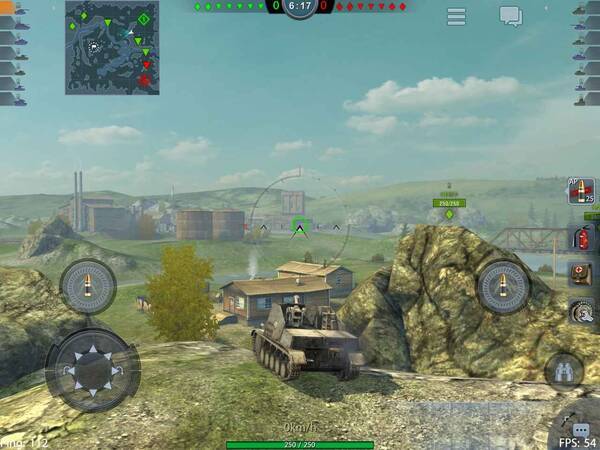Viewport: 600px width, 450px height.
Task: Activate the first aid repair kit
Action: (x=581, y=273)
